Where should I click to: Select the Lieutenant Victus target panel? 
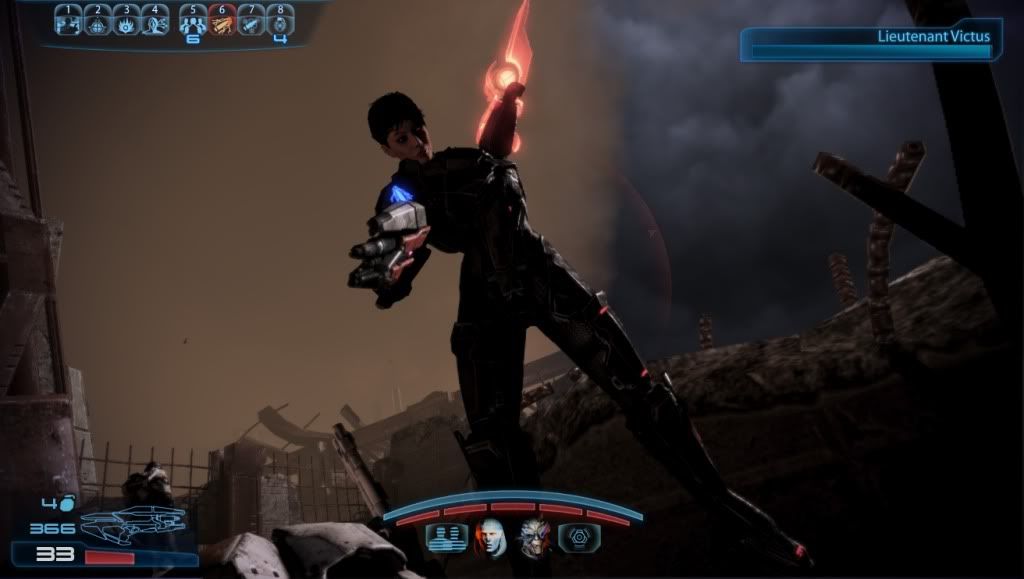(x=870, y=45)
